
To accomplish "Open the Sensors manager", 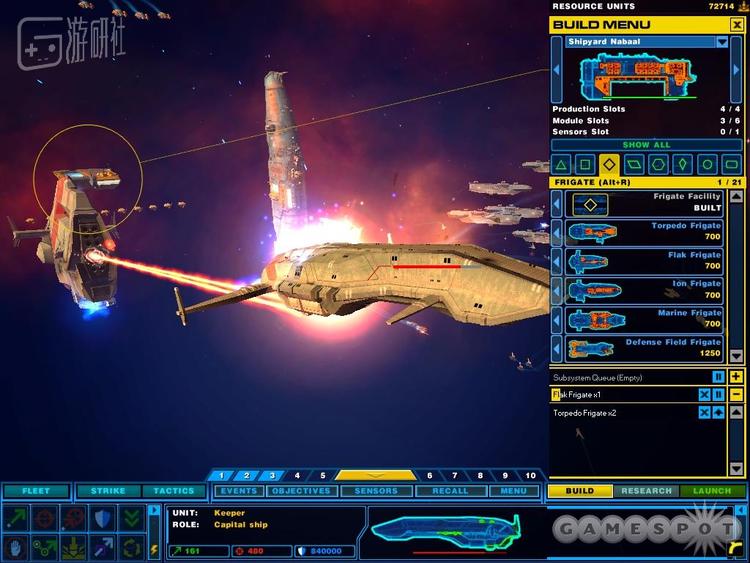I will click(x=374, y=491).
